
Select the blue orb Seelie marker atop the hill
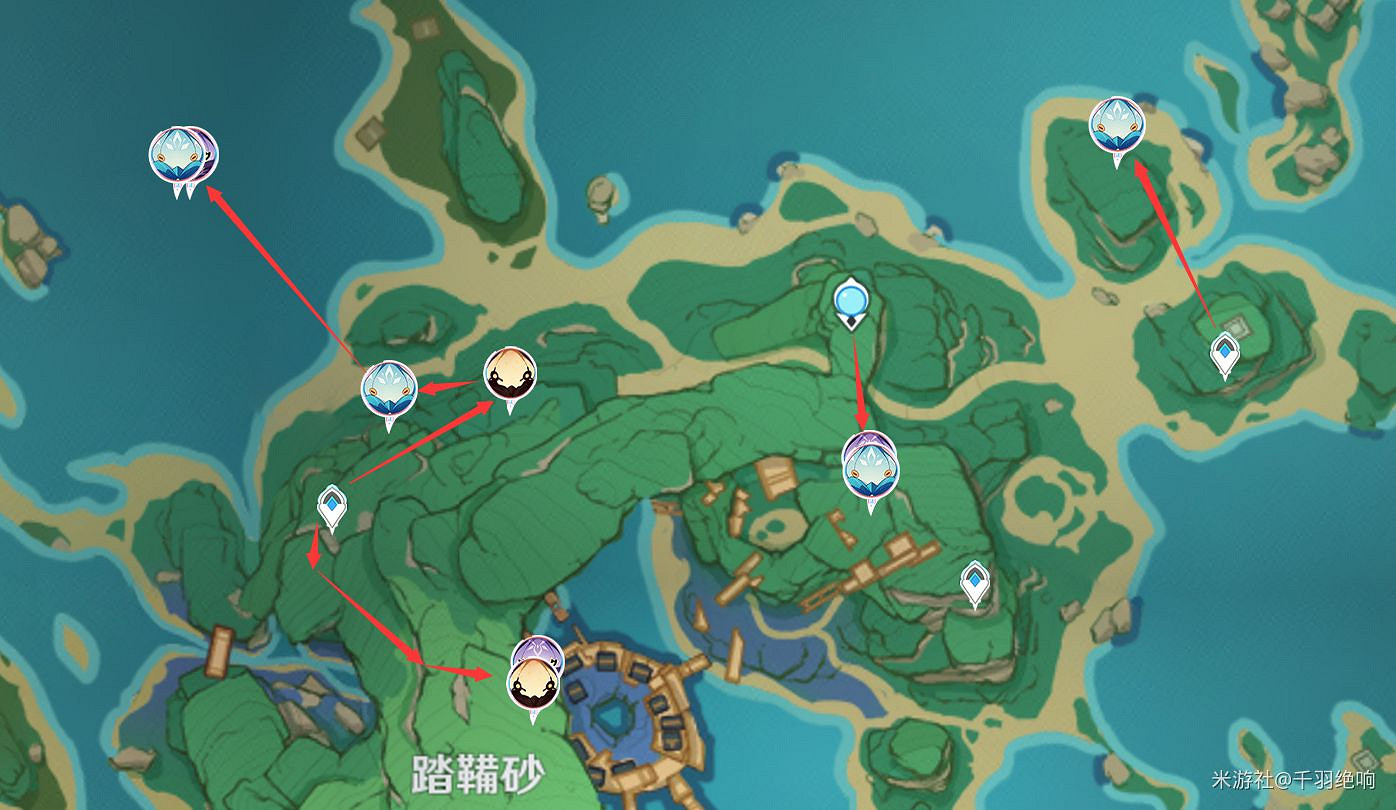pos(851,297)
